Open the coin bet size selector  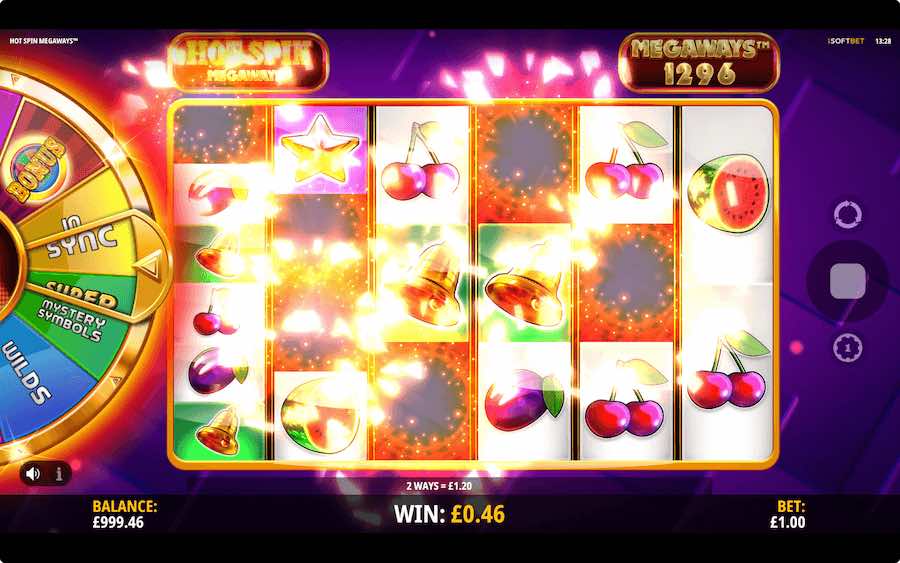[x=847, y=346]
